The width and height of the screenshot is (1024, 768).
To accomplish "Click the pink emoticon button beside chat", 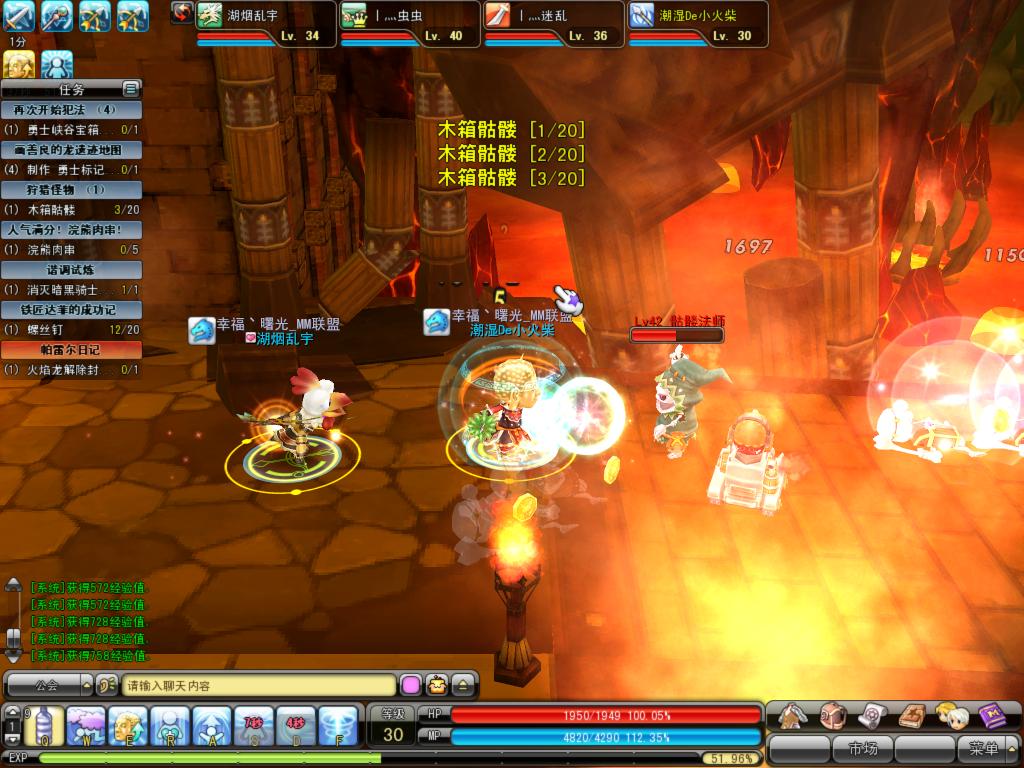I will point(410,686).
